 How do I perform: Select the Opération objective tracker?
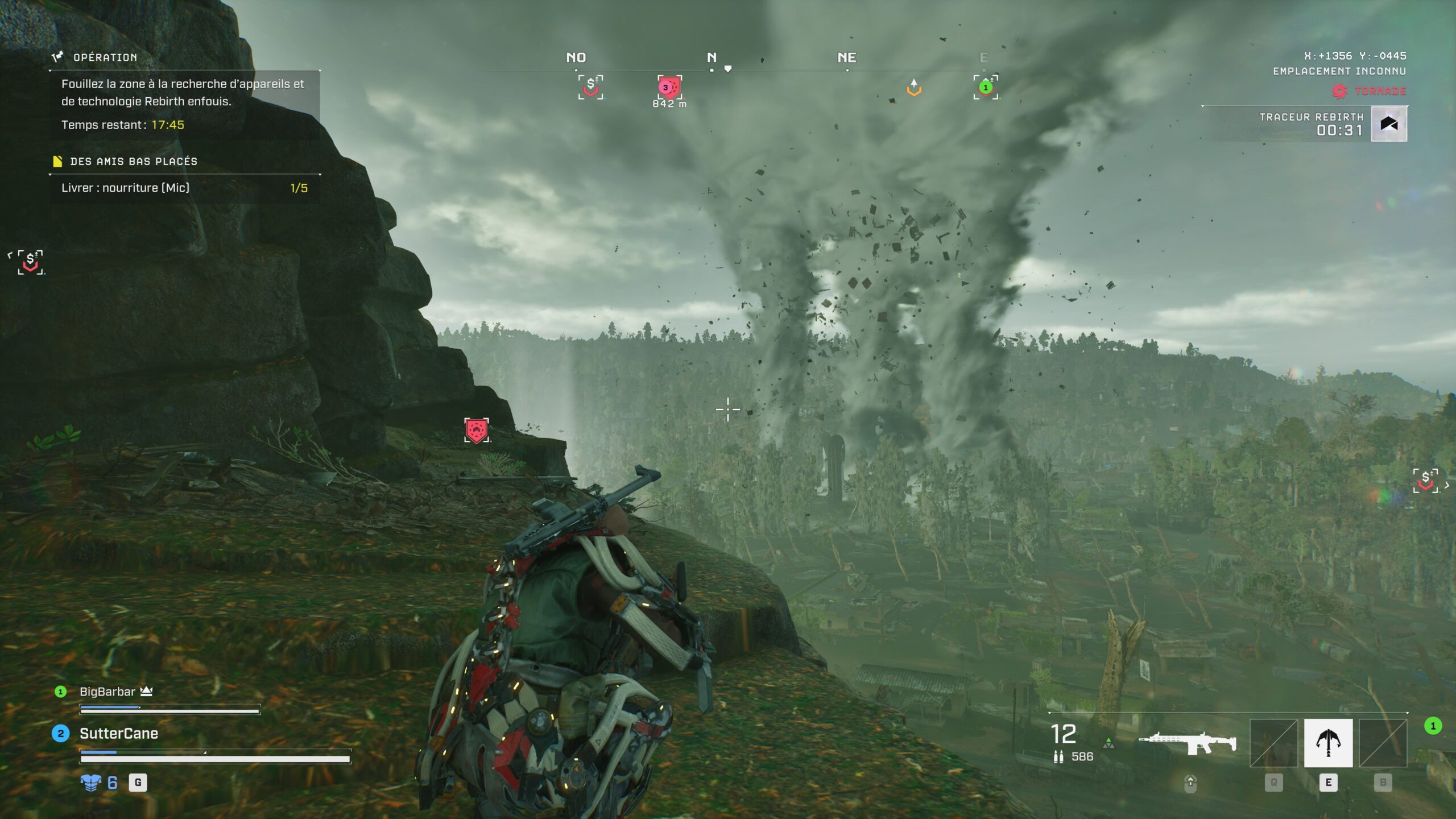pos(105,57)
